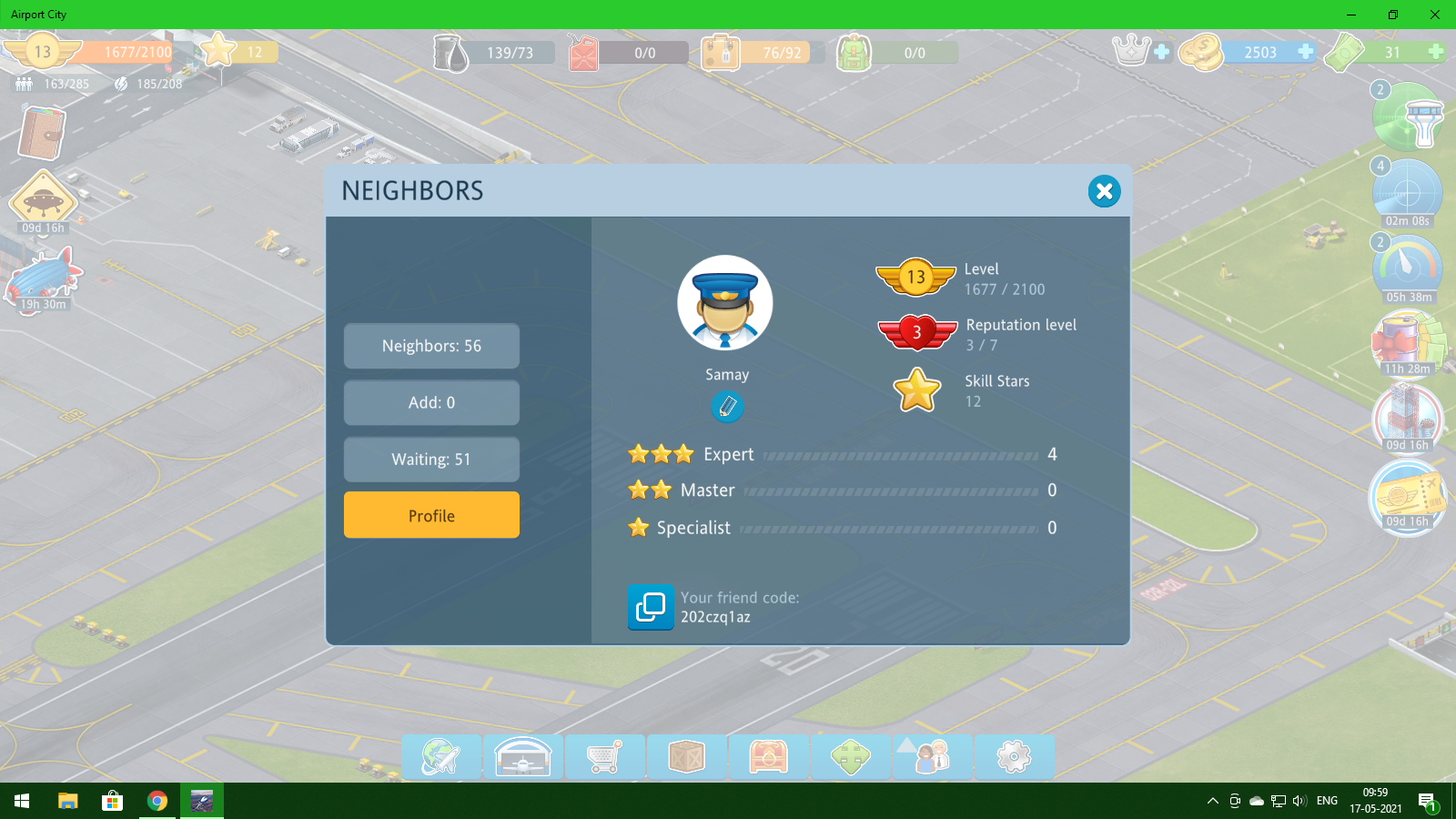Copy your friend code
This screenshot has height=819, width=1456.
point(650,607)
